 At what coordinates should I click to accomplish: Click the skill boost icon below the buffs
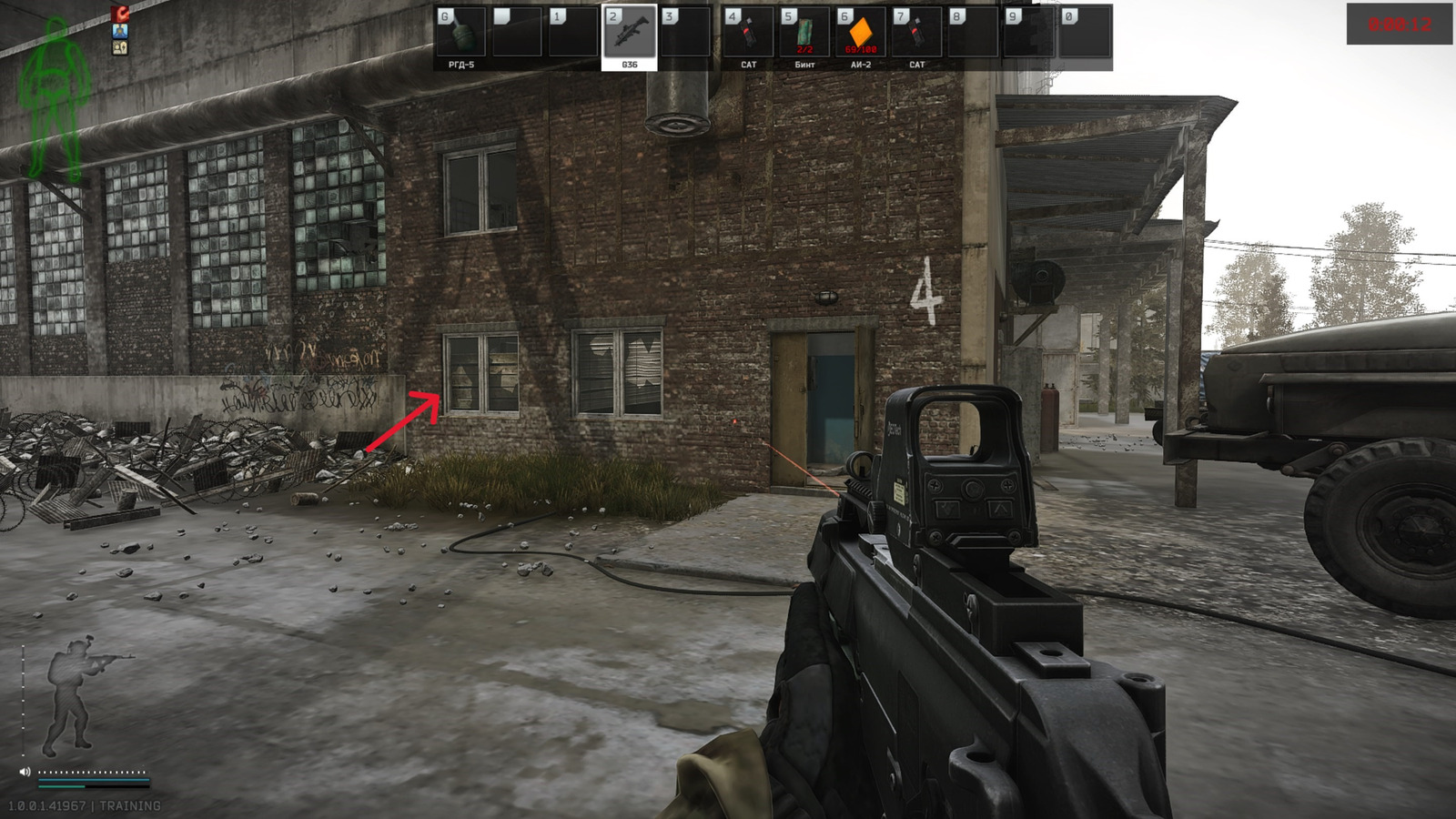[x=120, y=48]
